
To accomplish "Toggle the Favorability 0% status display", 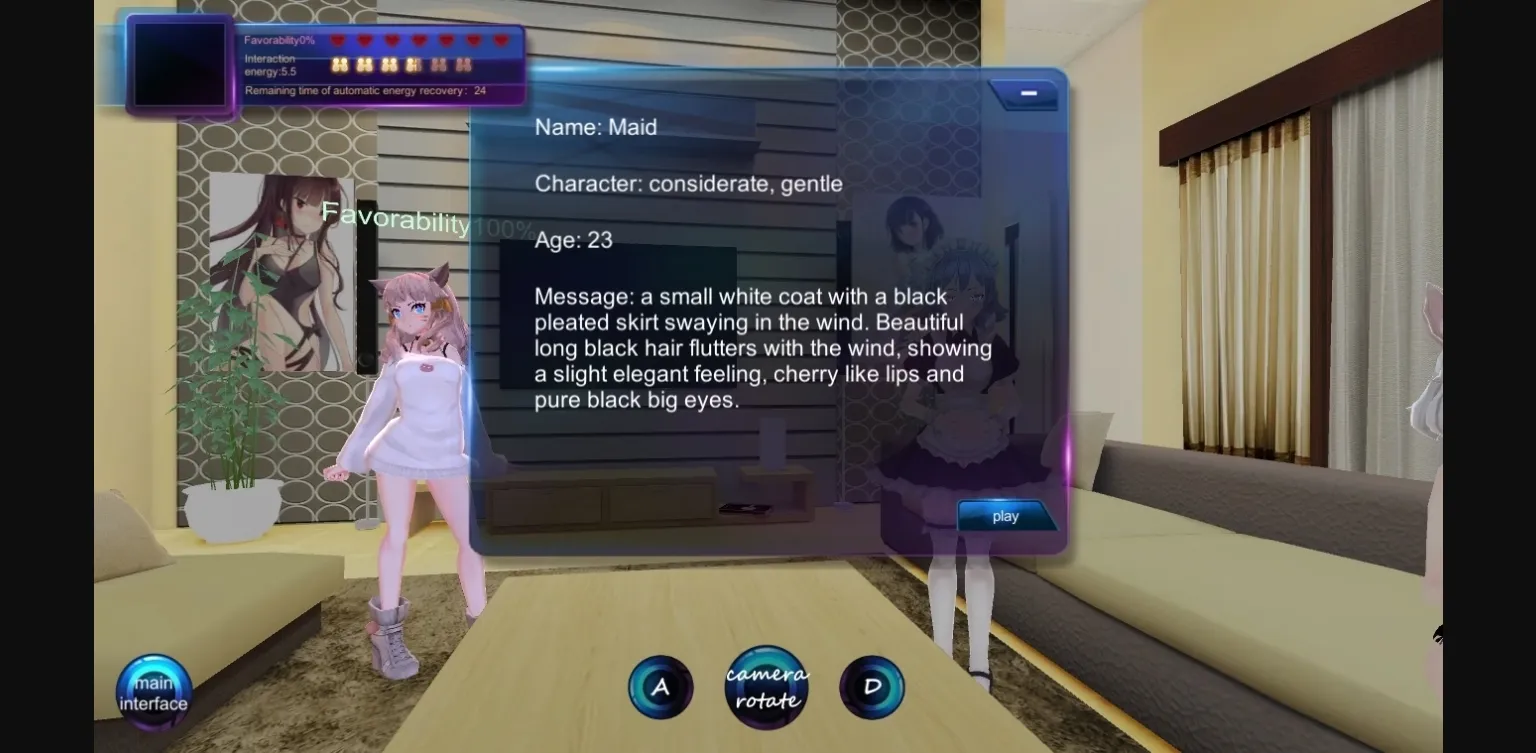I will point(281,39).
